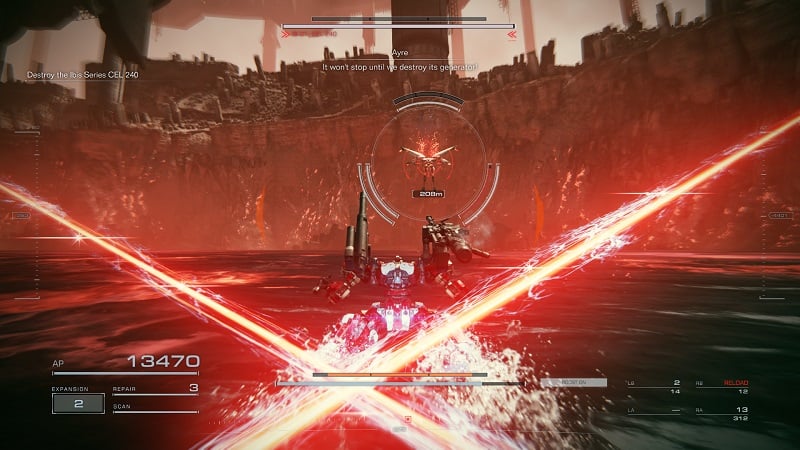Click the Assist On indicator label

coord(572,382)
